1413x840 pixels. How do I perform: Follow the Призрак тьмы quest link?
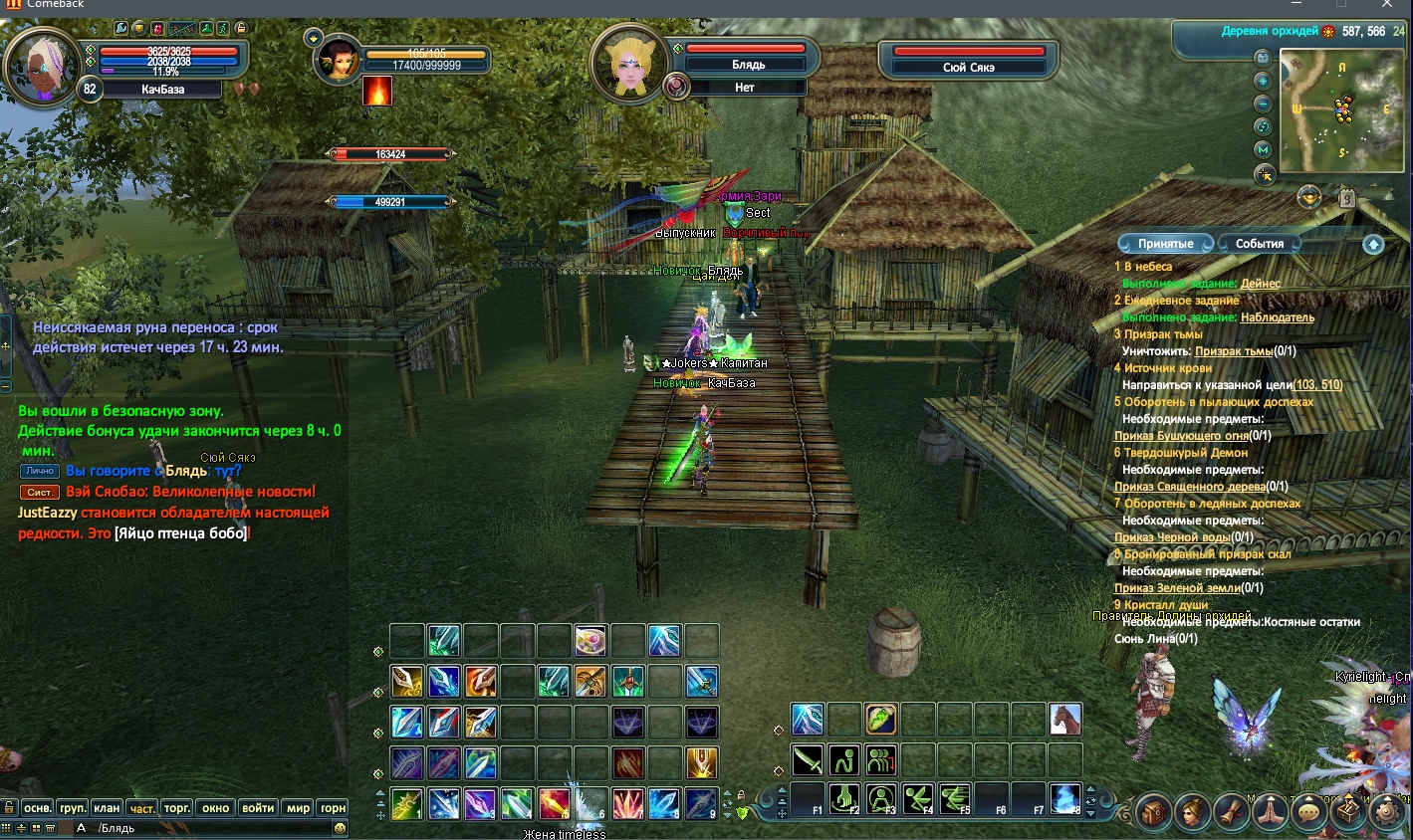tap(1234, 351)
